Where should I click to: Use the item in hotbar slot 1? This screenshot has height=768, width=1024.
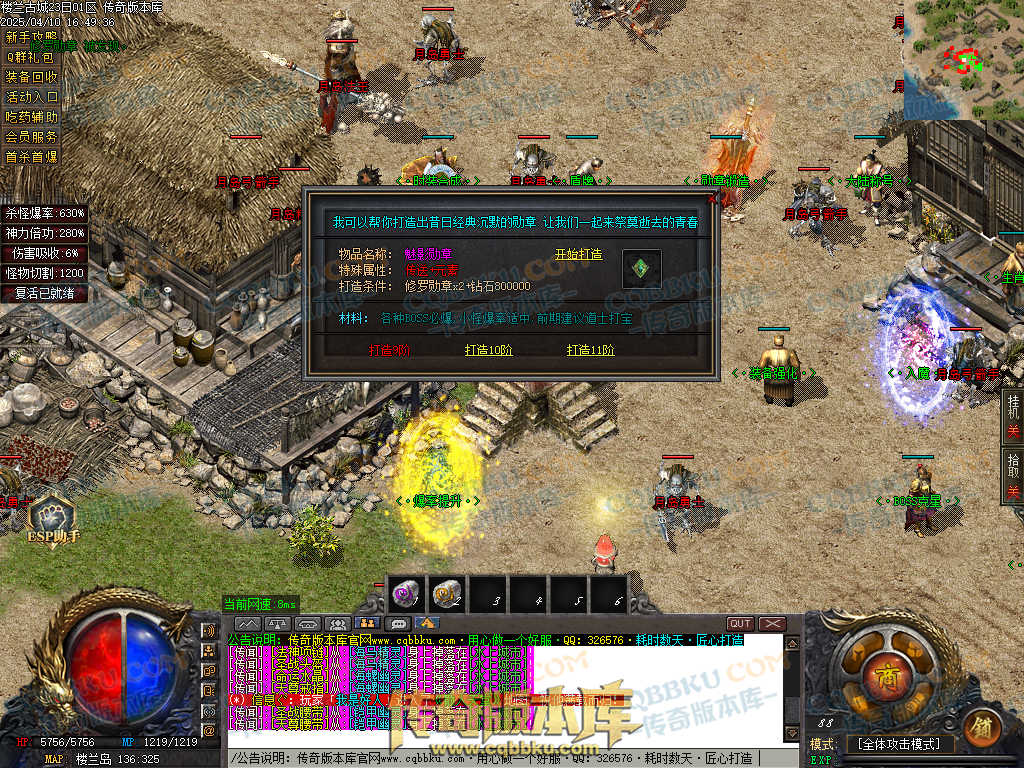(407, 595)
